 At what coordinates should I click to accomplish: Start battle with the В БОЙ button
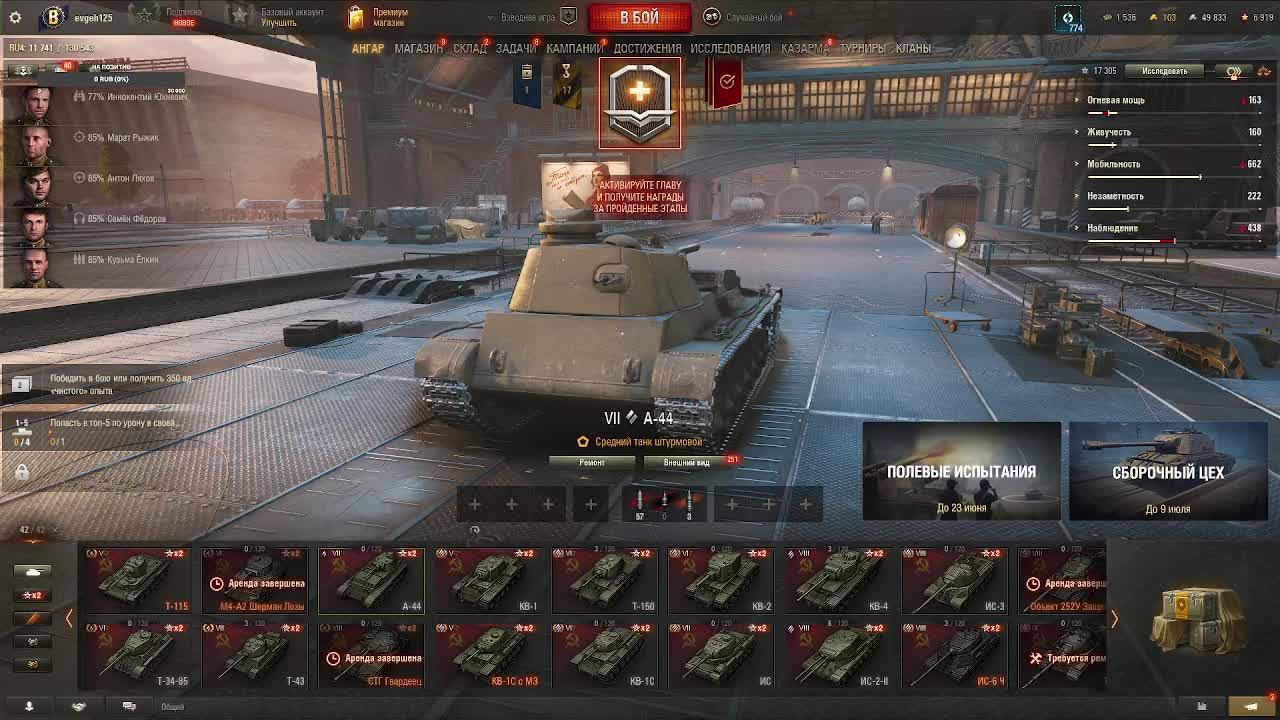639,18
